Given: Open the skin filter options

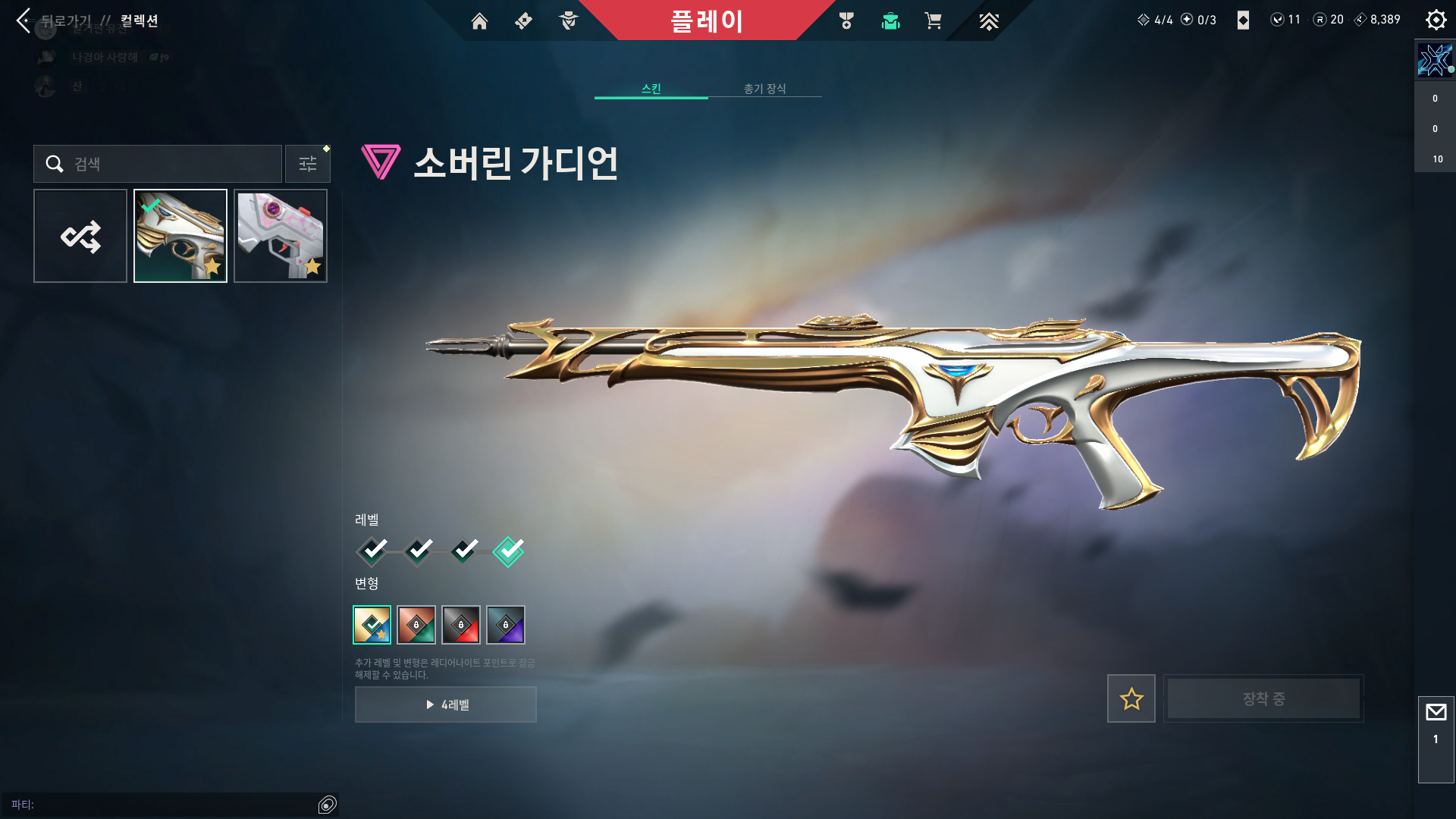Looking at the screenshot, I should [308, 164].
